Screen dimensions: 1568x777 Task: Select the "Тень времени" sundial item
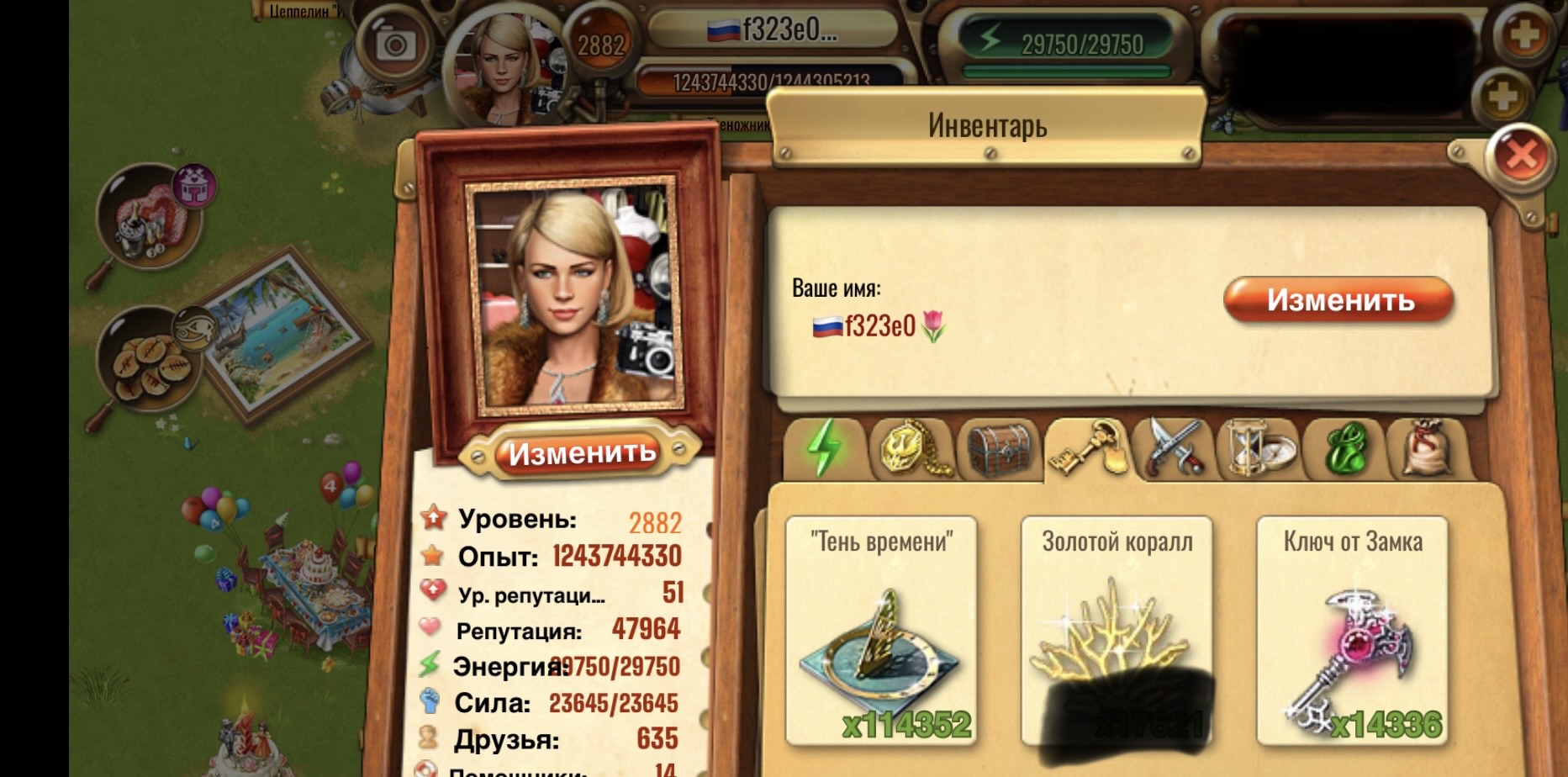click(x=881, y=631)
